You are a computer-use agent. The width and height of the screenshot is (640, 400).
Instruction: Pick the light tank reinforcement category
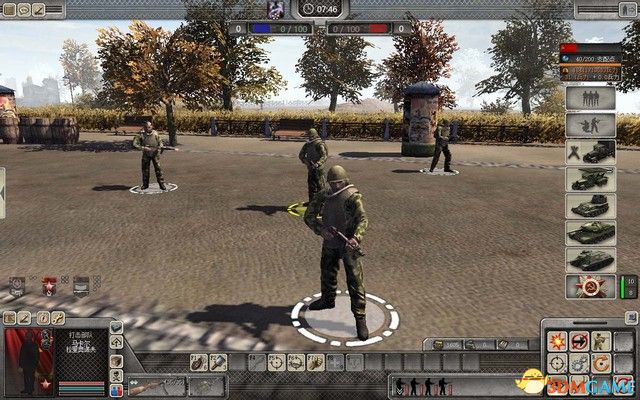point(590,207)
